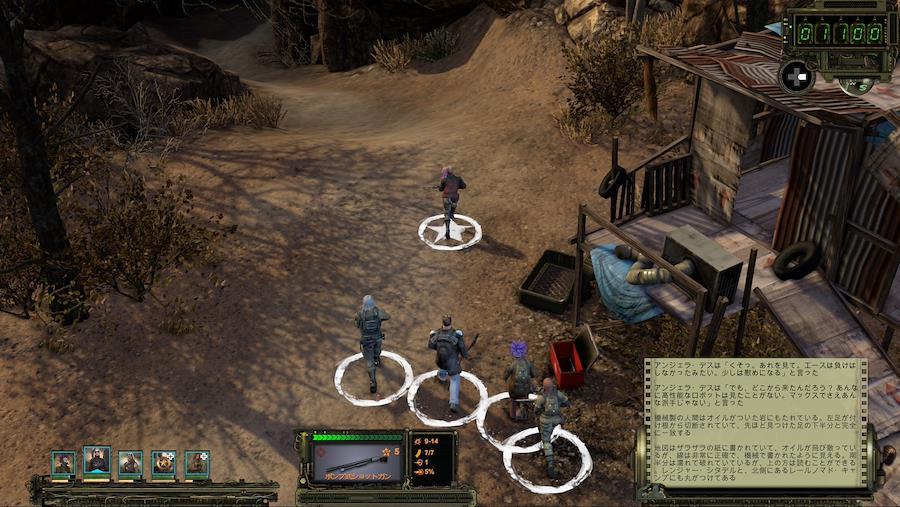Select the purple-haired ranger with selection ring
Image resolution: width=900 pixels, height=507 pixels.
(518, 377)
